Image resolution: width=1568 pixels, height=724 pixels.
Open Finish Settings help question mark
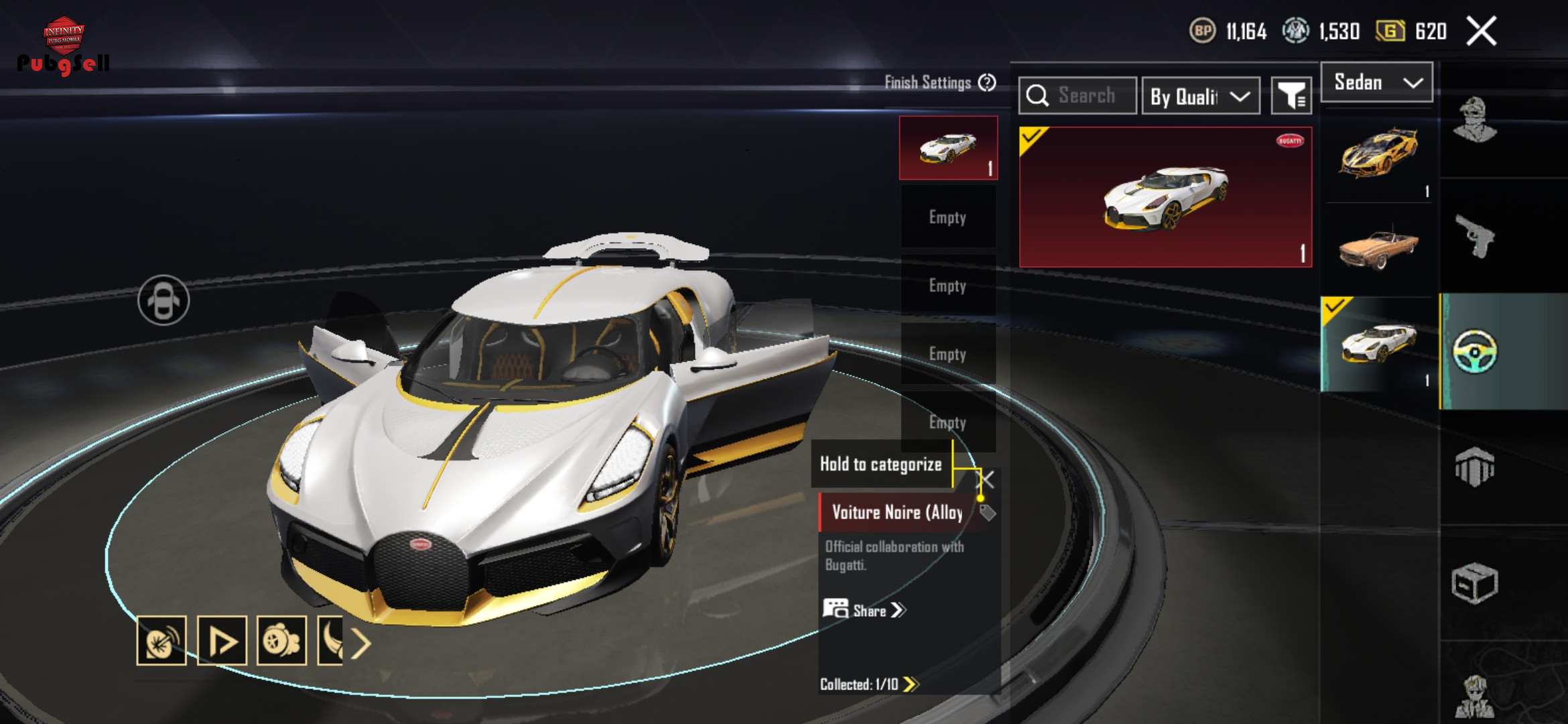(987, 82)
